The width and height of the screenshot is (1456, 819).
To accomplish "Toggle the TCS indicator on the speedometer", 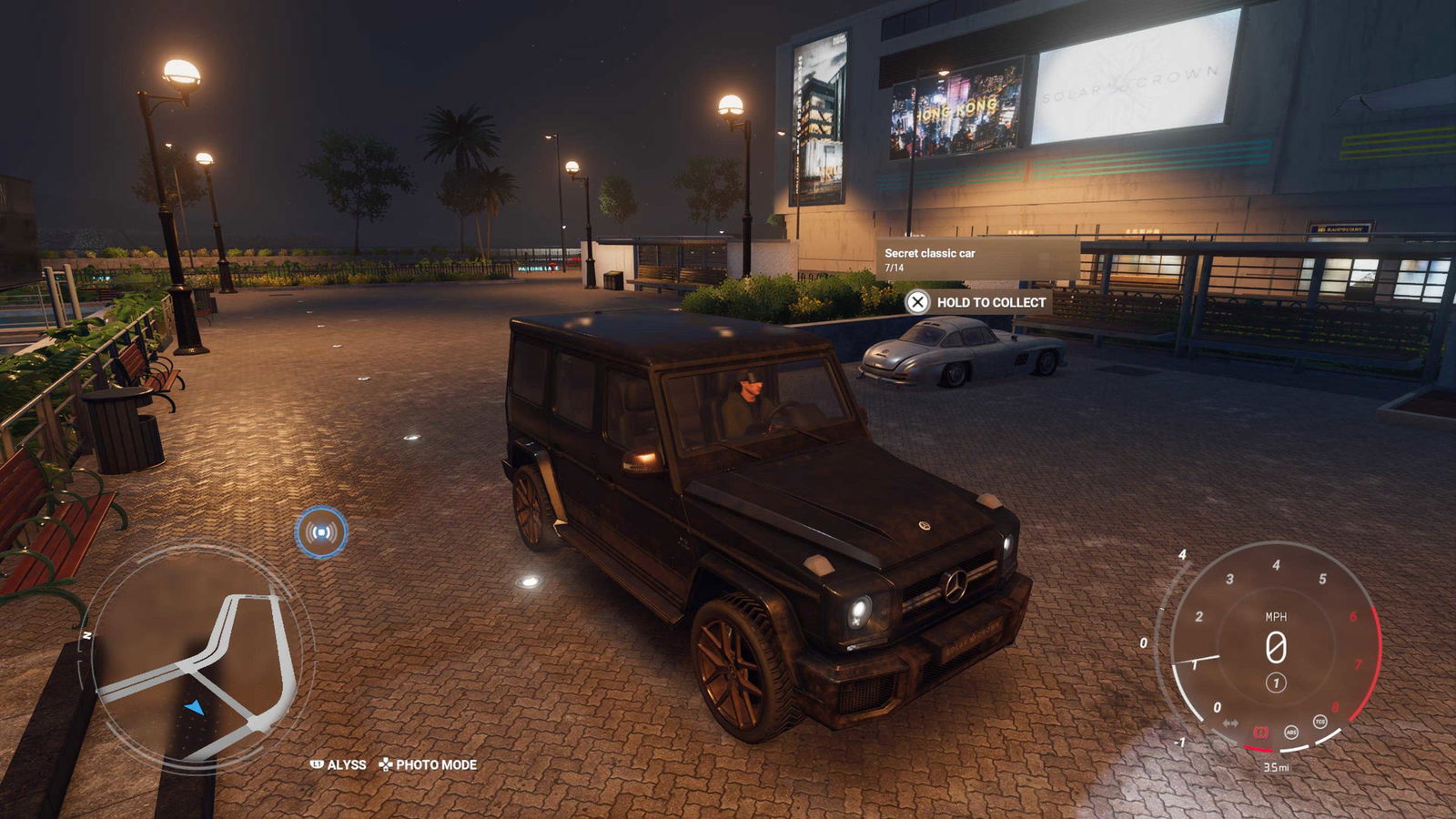I will (x=1319, y=722).
